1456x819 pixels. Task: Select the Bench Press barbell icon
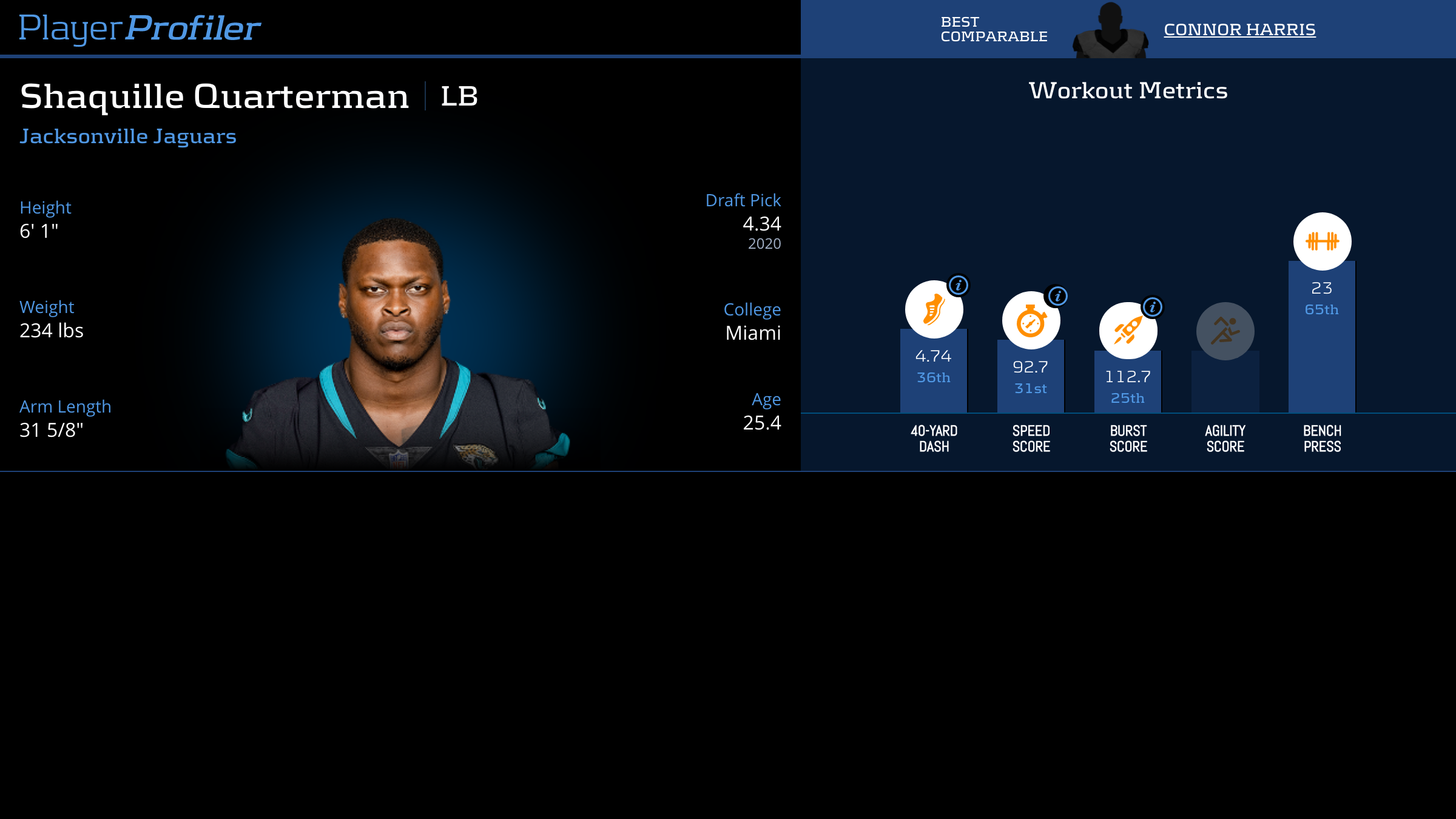tap(1322, 241)
